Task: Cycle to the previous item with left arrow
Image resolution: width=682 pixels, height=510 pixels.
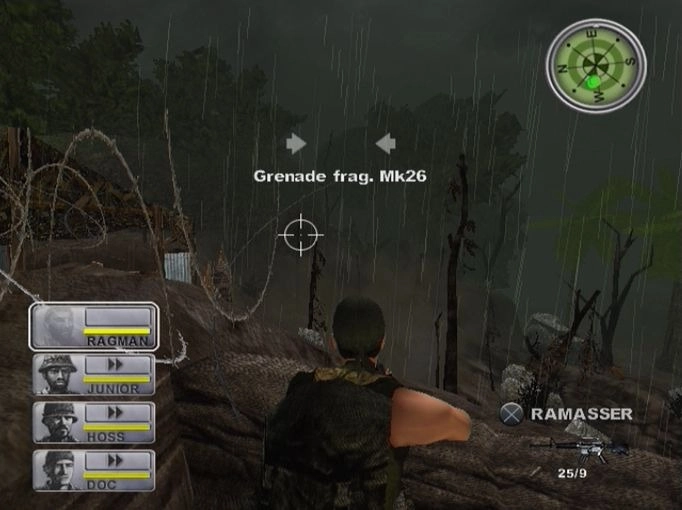Action: click(x=385, y=143)
